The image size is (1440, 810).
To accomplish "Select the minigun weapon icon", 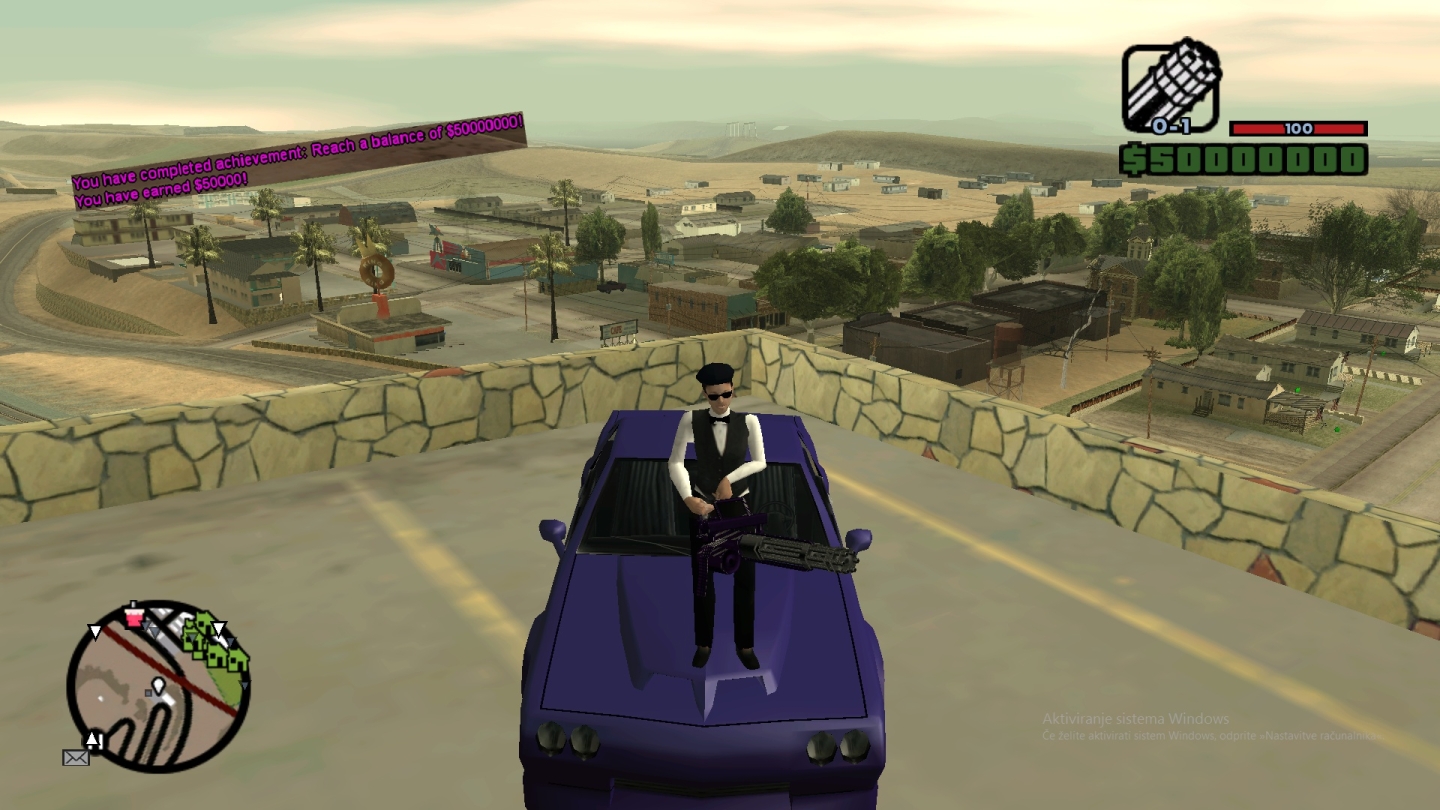I will point(1171,84).
